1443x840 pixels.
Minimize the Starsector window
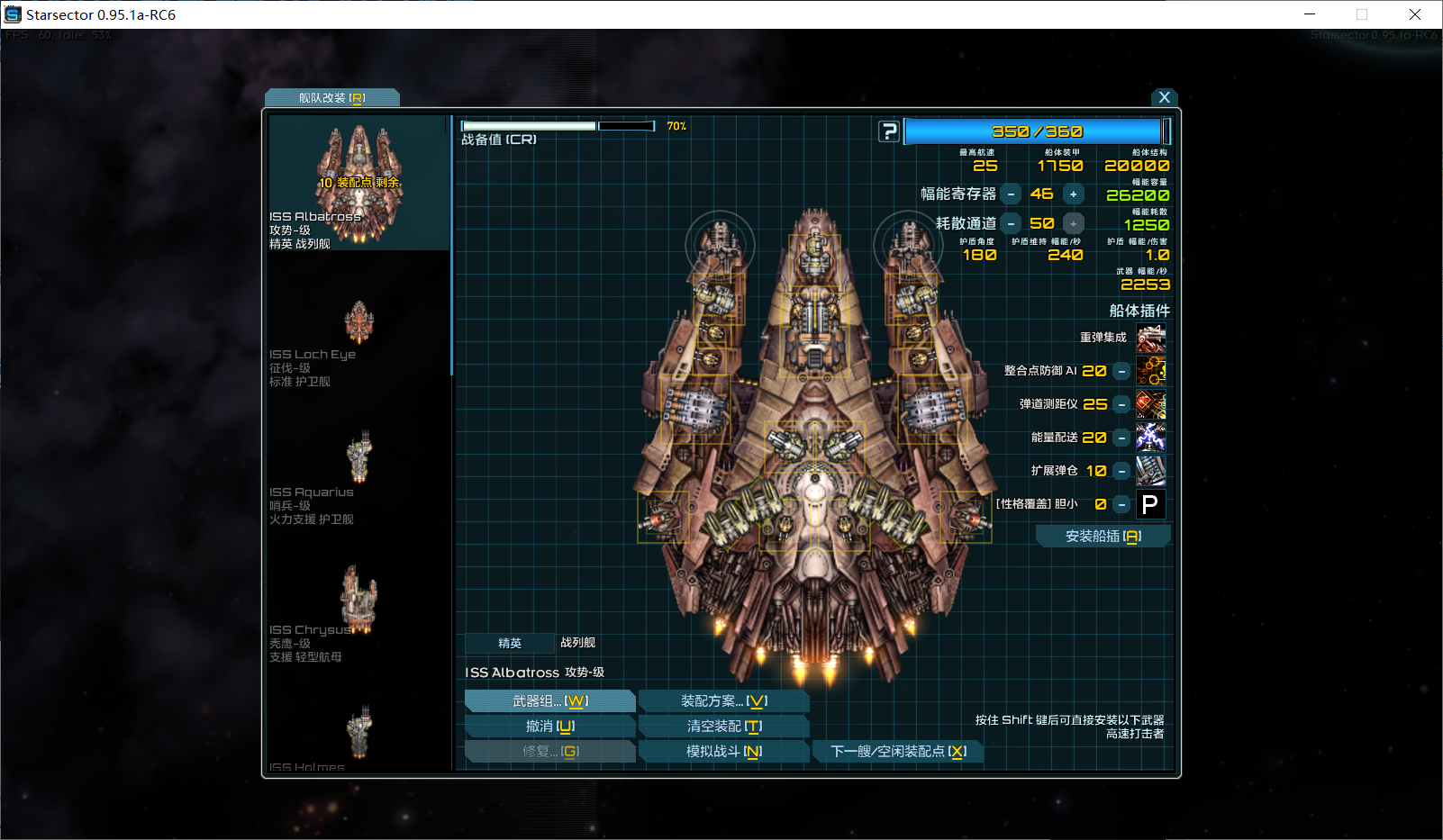click(1310, 14)
